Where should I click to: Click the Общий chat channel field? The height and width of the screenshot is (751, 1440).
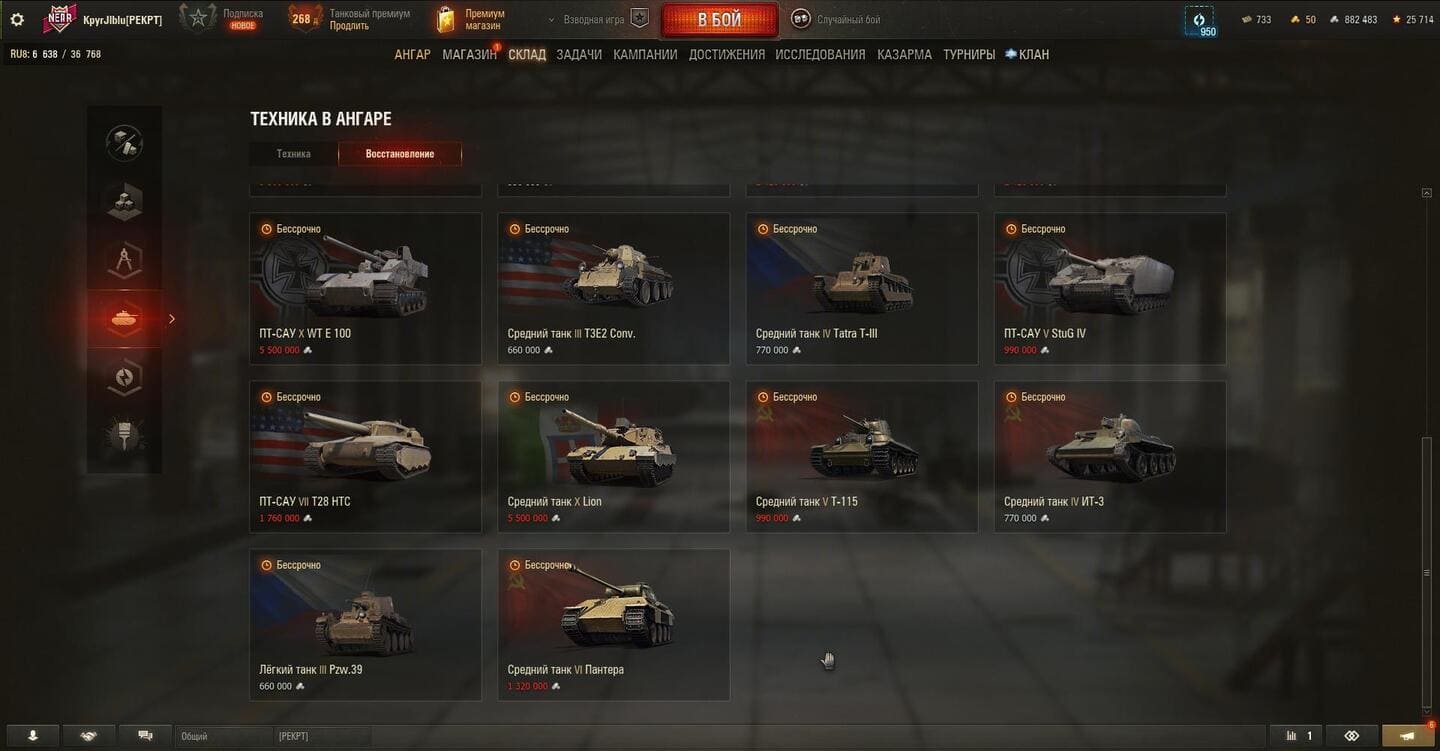coord(222,736)
